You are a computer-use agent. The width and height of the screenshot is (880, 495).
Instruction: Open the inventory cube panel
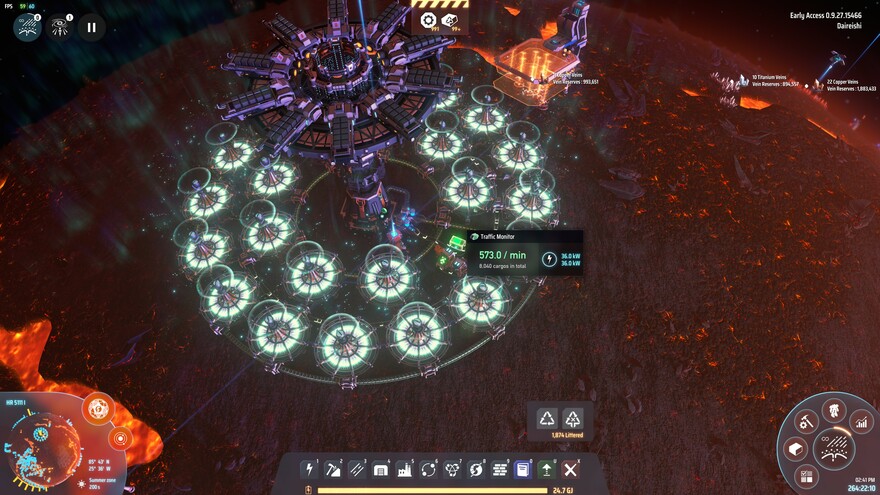tap(796, 449)
